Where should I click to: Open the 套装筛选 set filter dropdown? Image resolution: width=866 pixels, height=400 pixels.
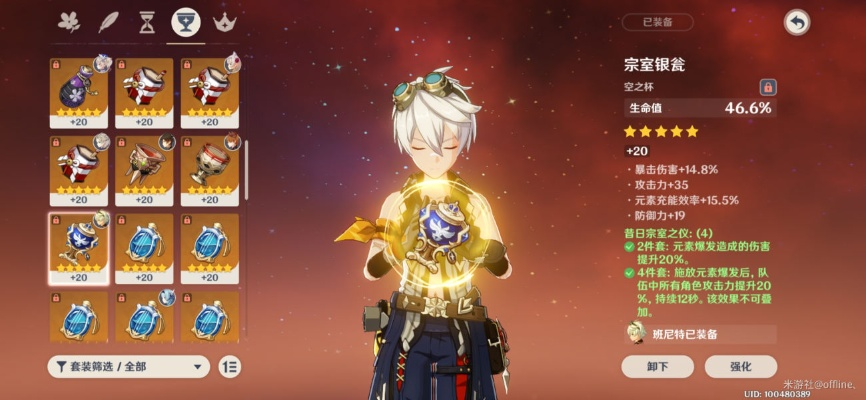pos(128,366)
